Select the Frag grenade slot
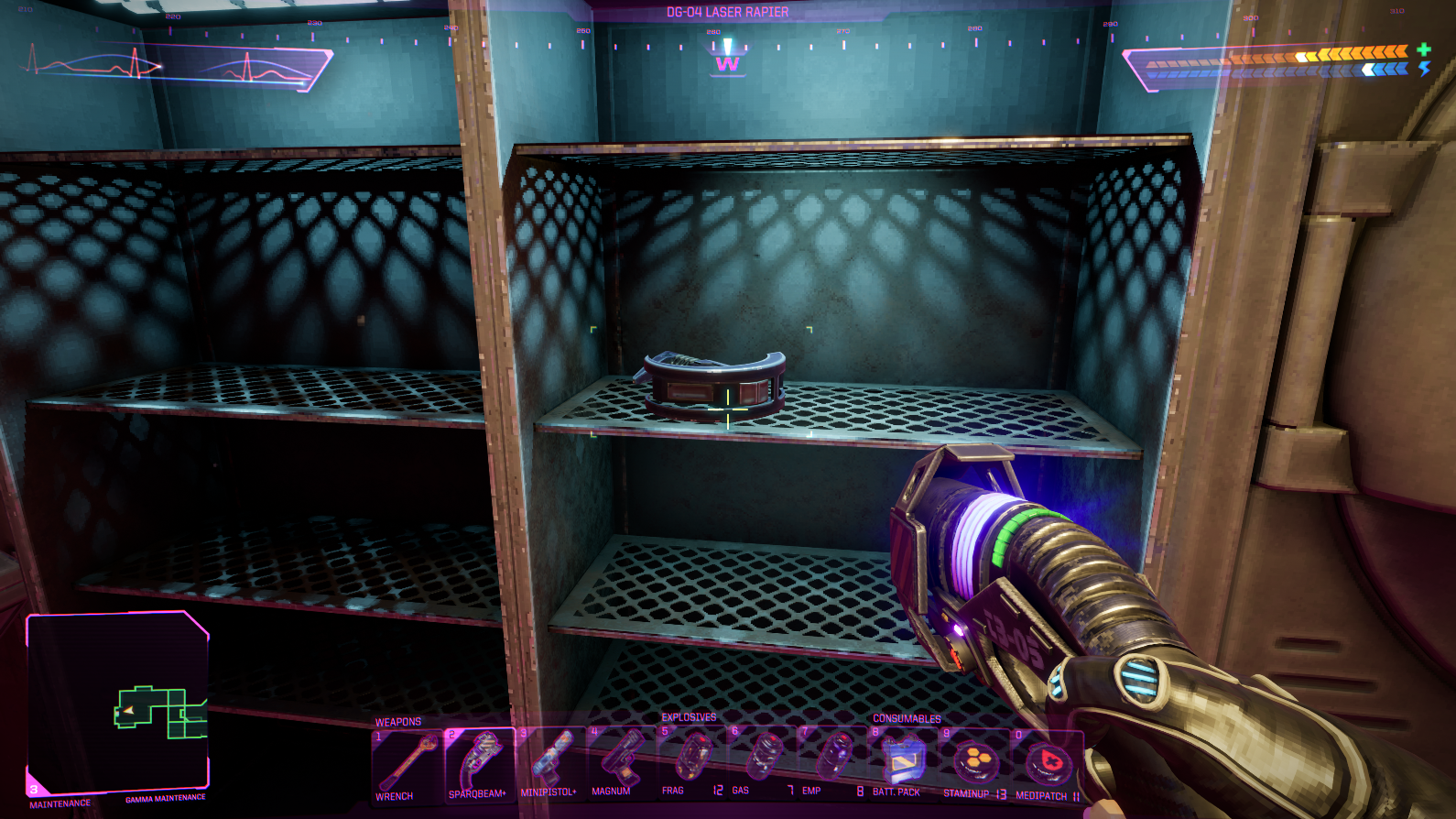The height and width of the screenshot is (819, 1456). coord(692,762)
